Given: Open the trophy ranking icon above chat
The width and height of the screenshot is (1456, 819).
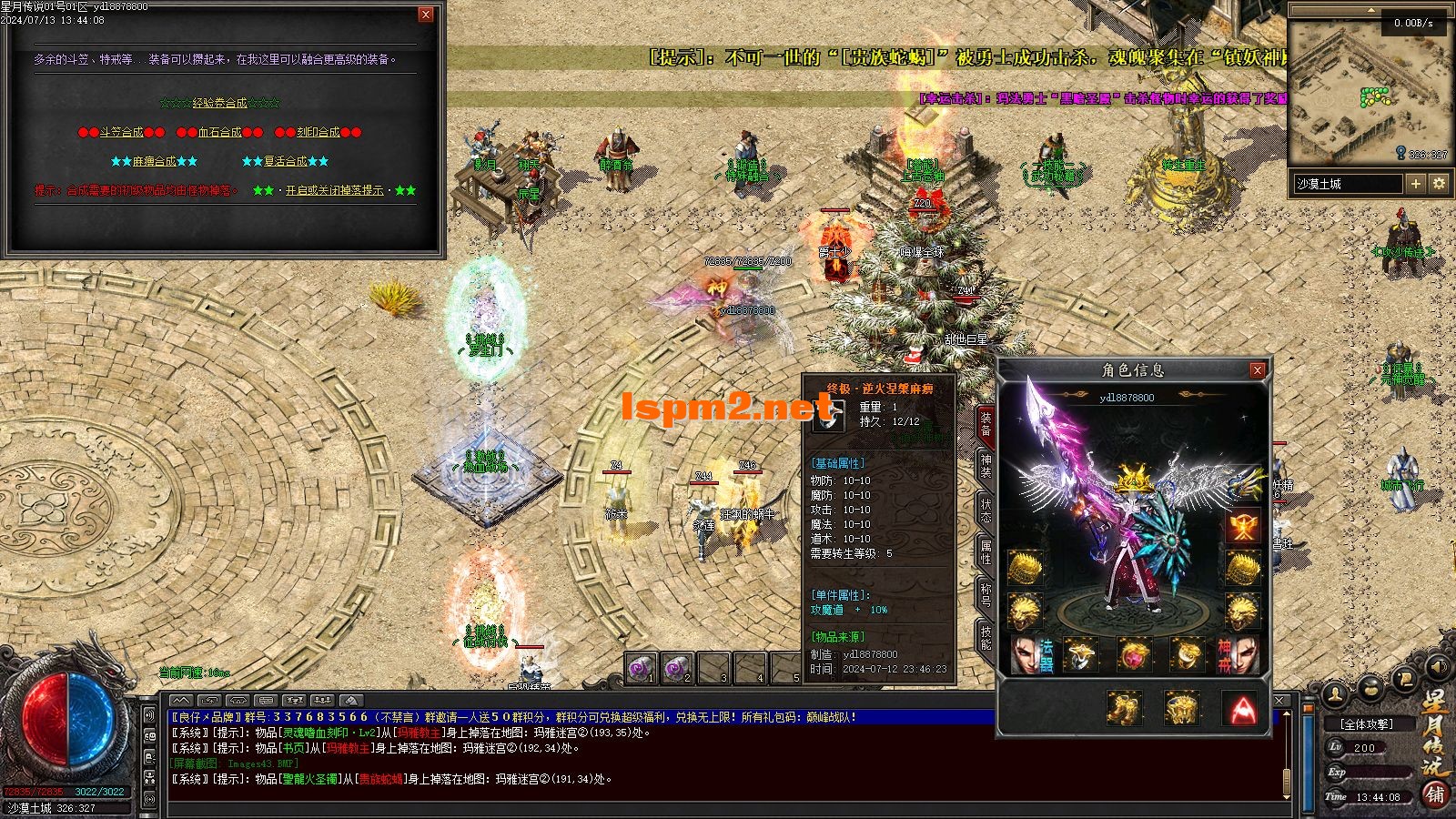Looking at the screenshot, I should (293, 701).
